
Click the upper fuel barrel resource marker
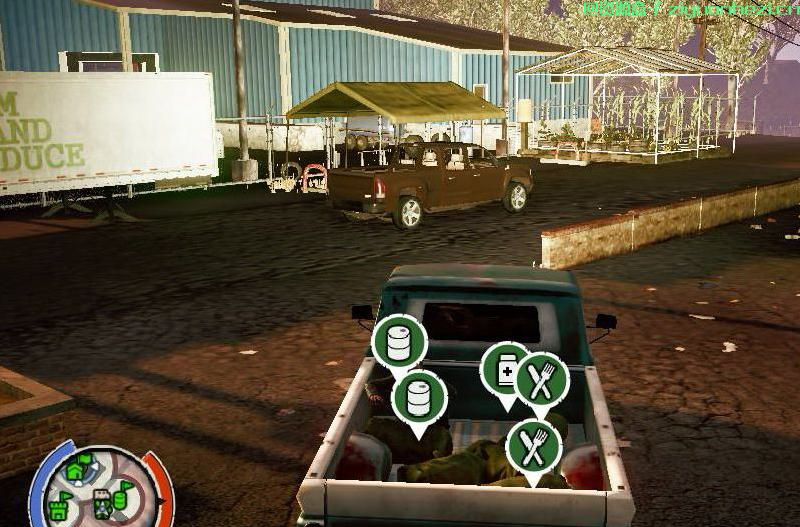[x=399, y=343]
